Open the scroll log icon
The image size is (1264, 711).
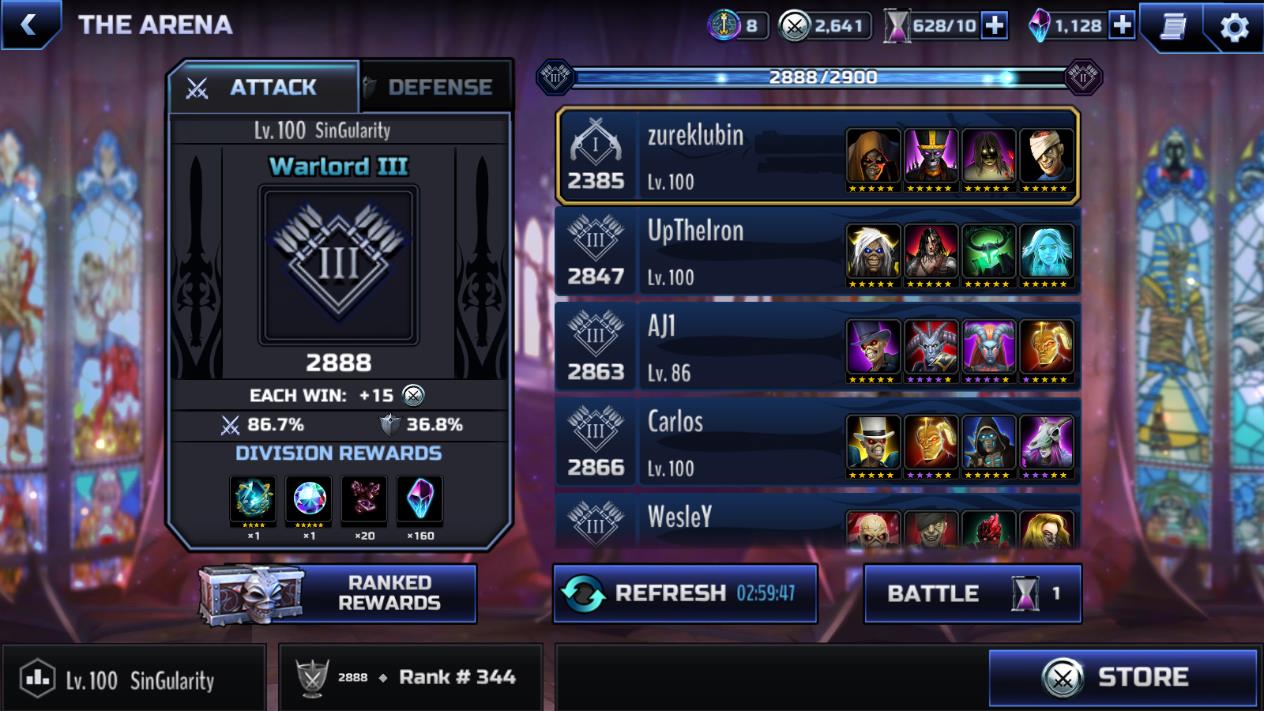(x=1172, y=27)
